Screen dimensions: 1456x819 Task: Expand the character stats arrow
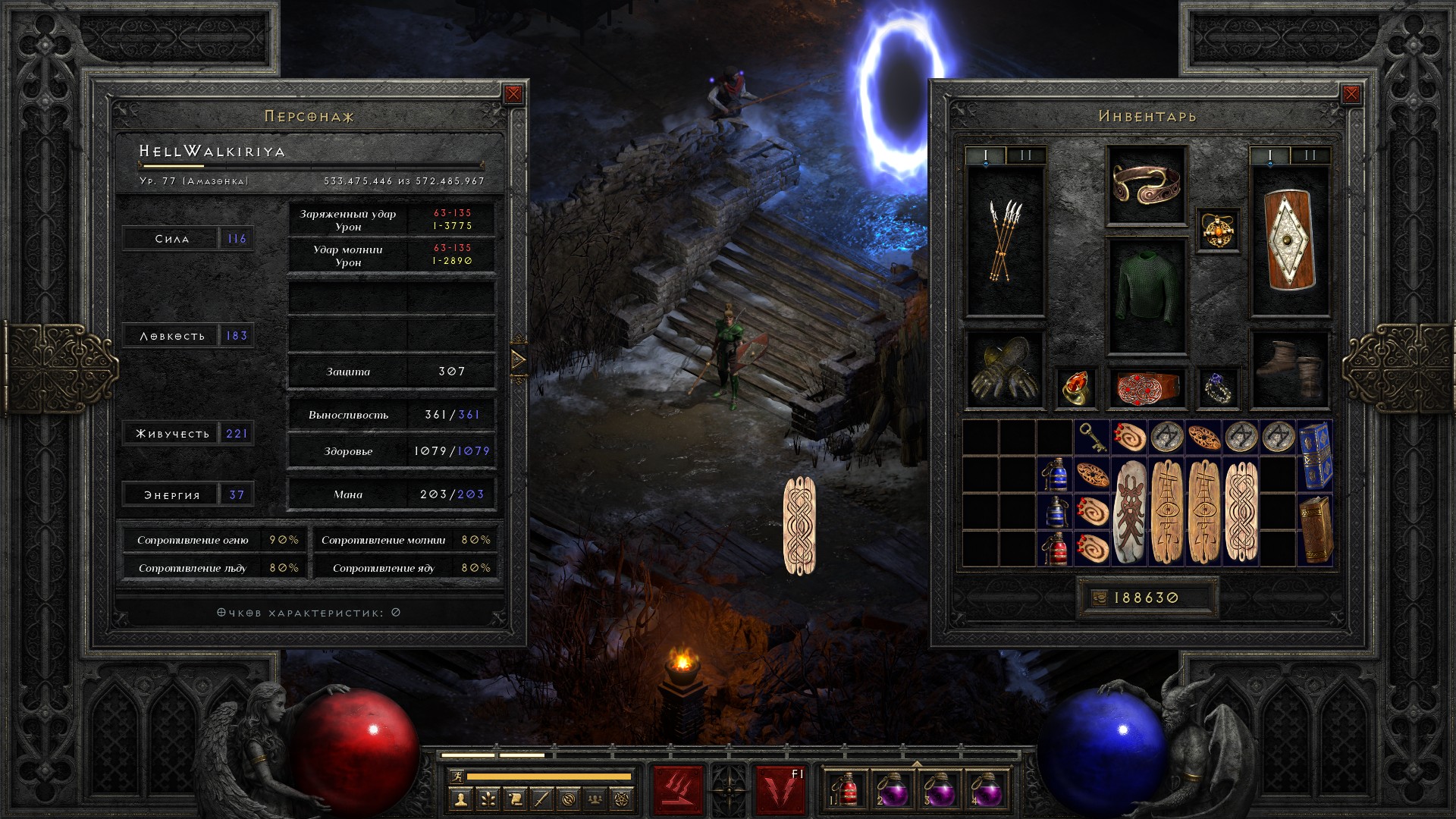point(519,359)
